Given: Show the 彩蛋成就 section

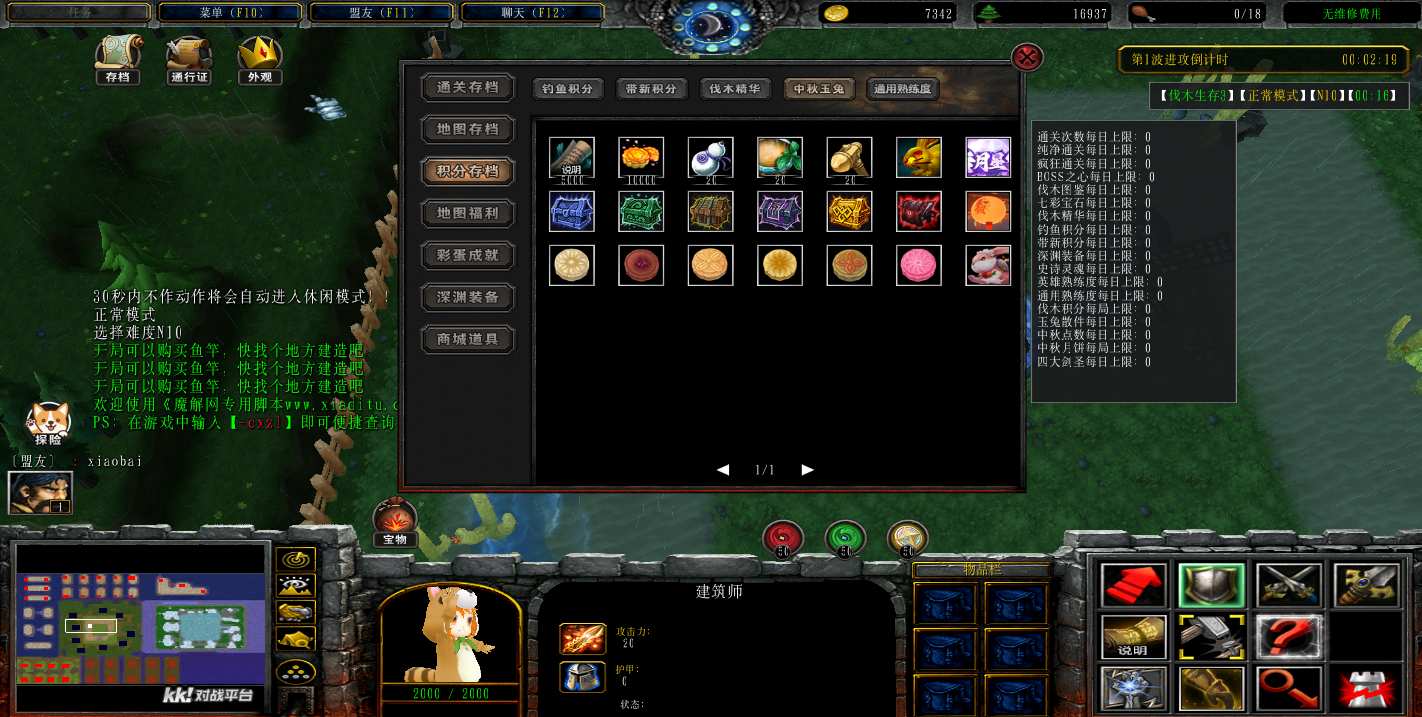Looking at the screenshot, I should [x=467, y=255].
